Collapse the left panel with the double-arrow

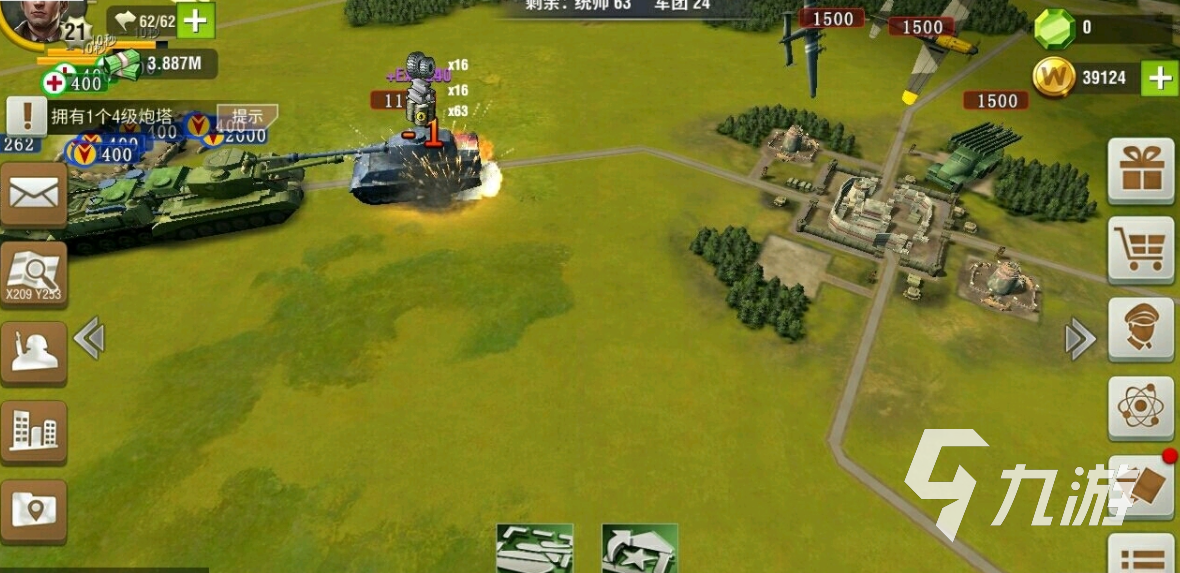(x=89, y=338)
